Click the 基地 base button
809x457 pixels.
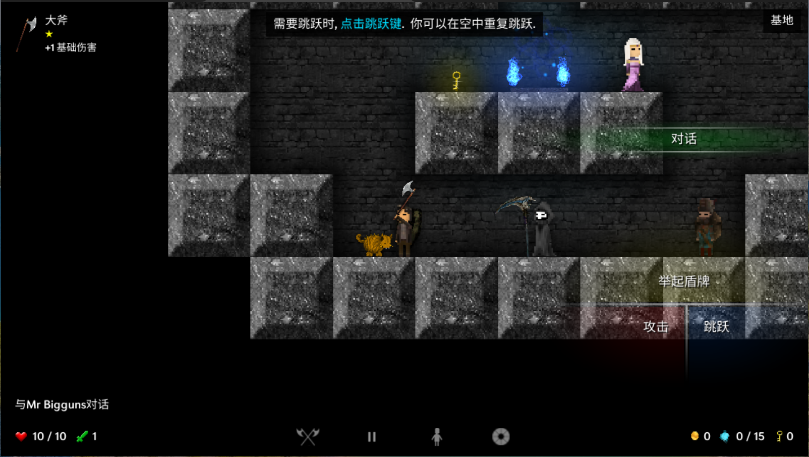pyautogui.click(x=781, y=21)
